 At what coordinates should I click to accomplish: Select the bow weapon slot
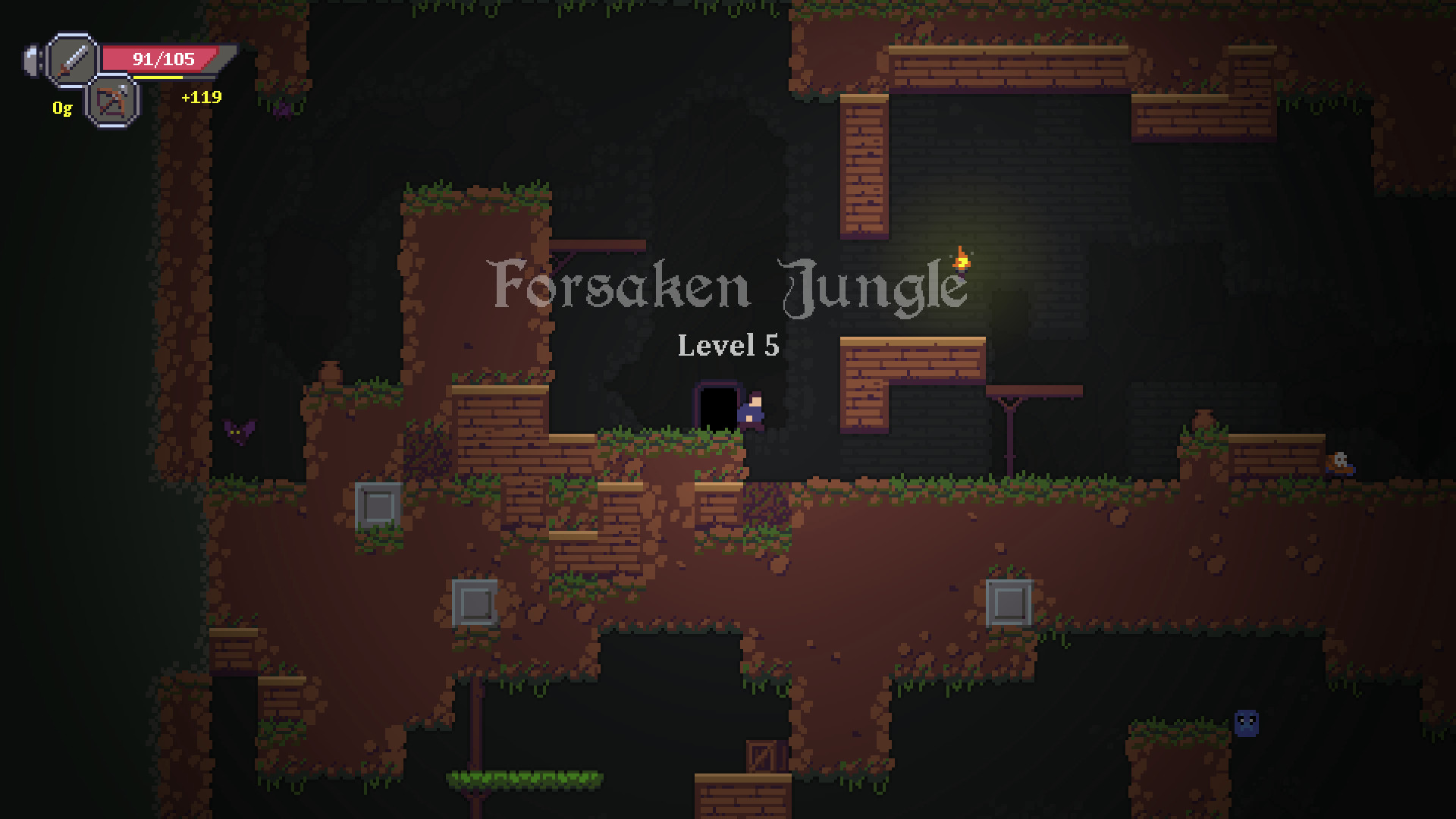[112, 102]
